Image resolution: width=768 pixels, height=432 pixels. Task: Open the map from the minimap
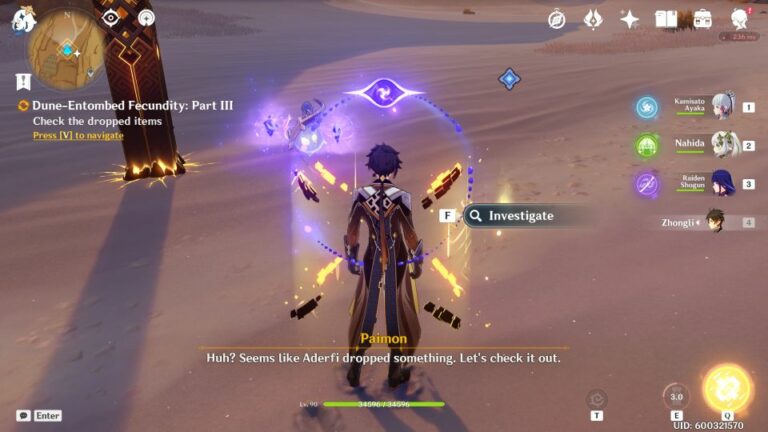65,51
